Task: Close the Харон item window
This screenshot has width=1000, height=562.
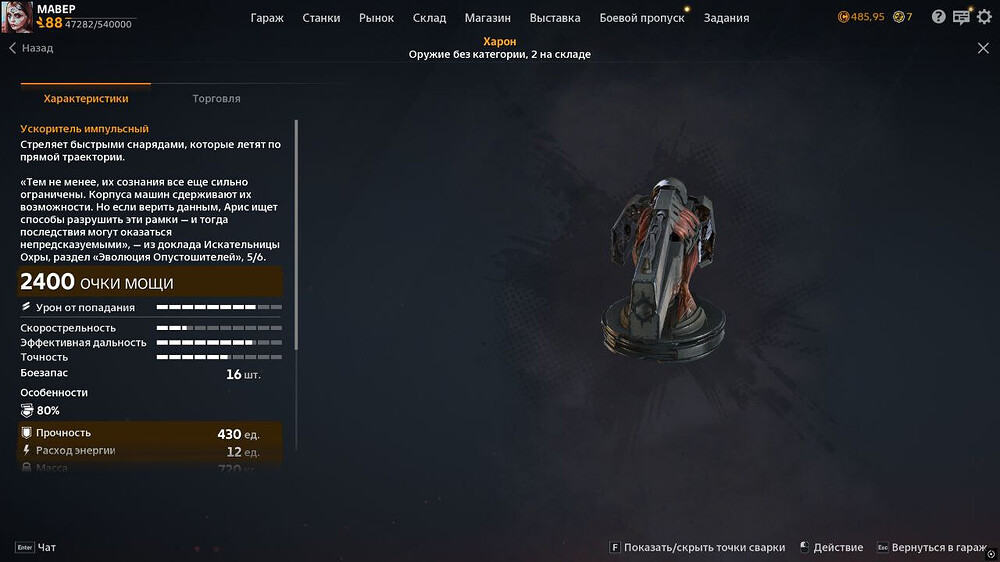Action: click(x=983, y=48)
